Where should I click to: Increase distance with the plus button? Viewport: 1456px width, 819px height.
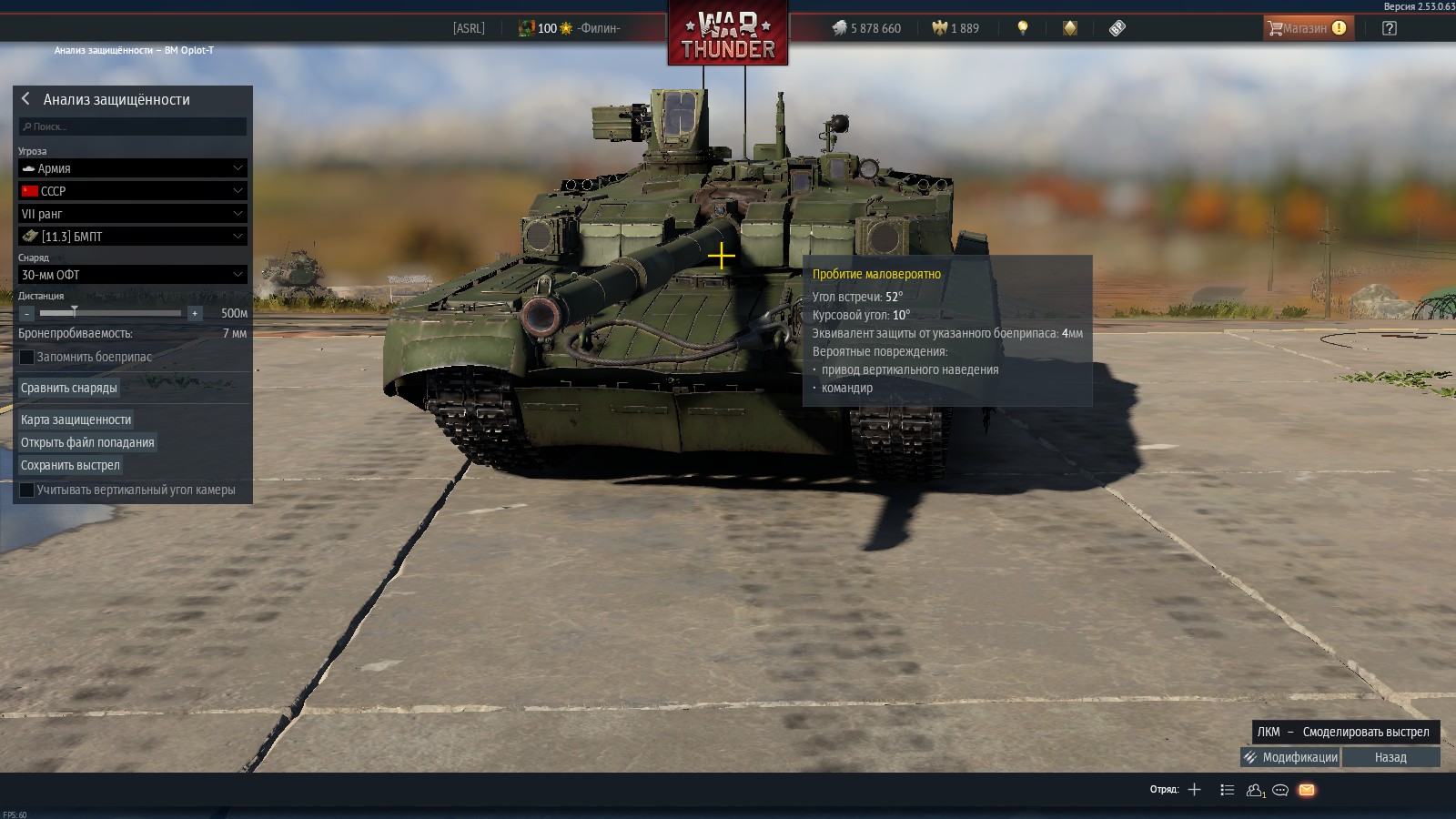(x=194, y=313)
